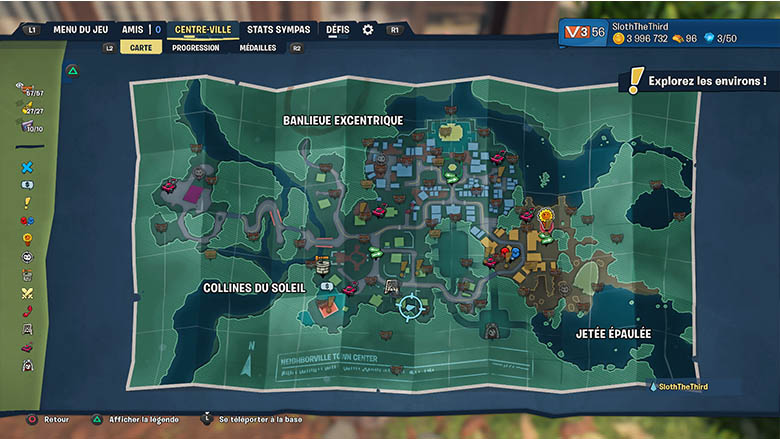Switch to the Amis tab

click(132, 30)
